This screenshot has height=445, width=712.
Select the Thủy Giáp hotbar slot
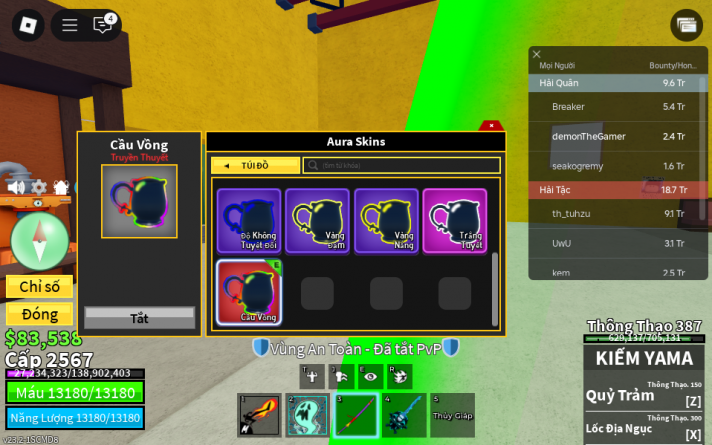point(452,415)
